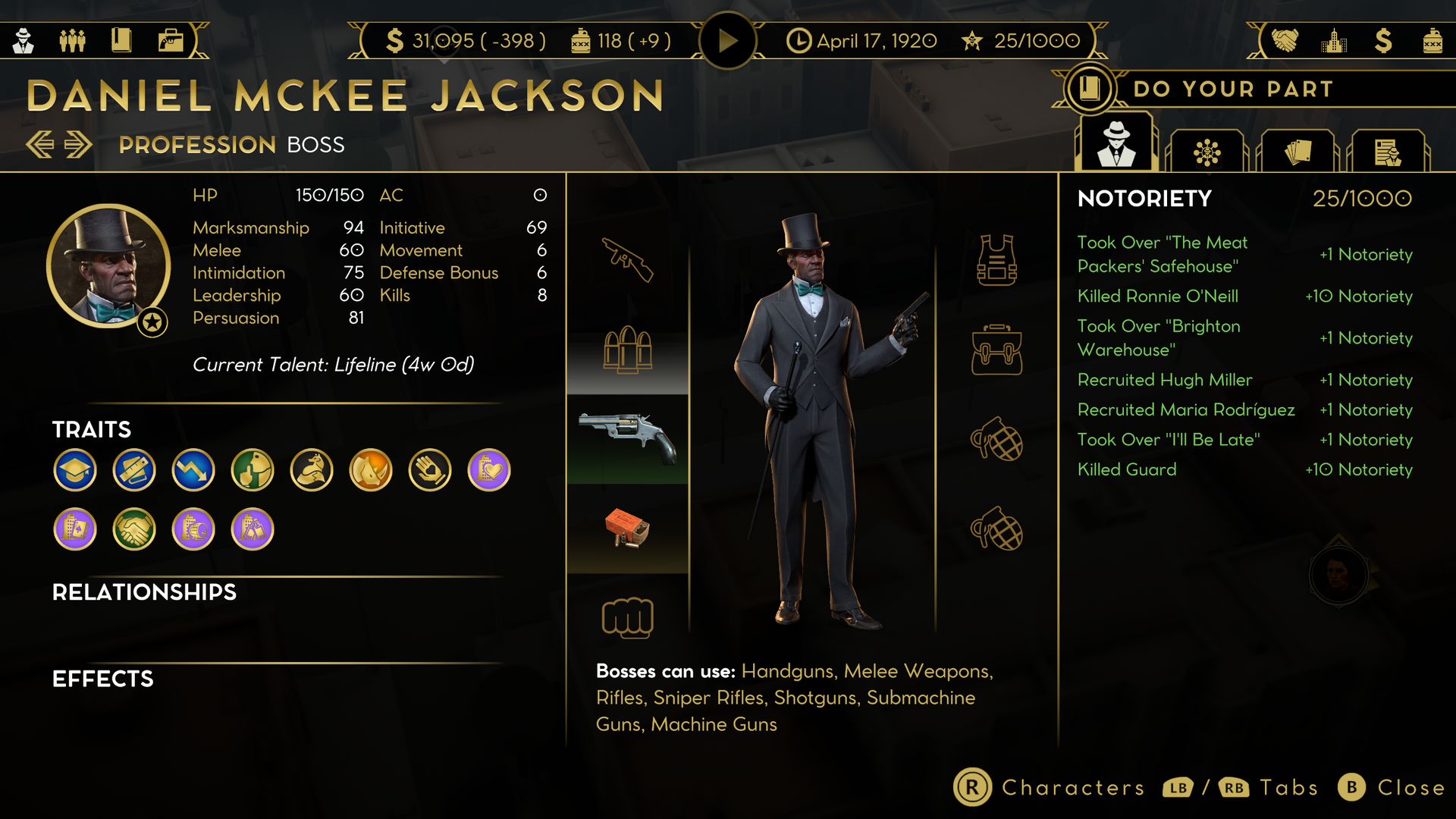
Task: Open the journal book icon in top bar
Action: [121, 40]
